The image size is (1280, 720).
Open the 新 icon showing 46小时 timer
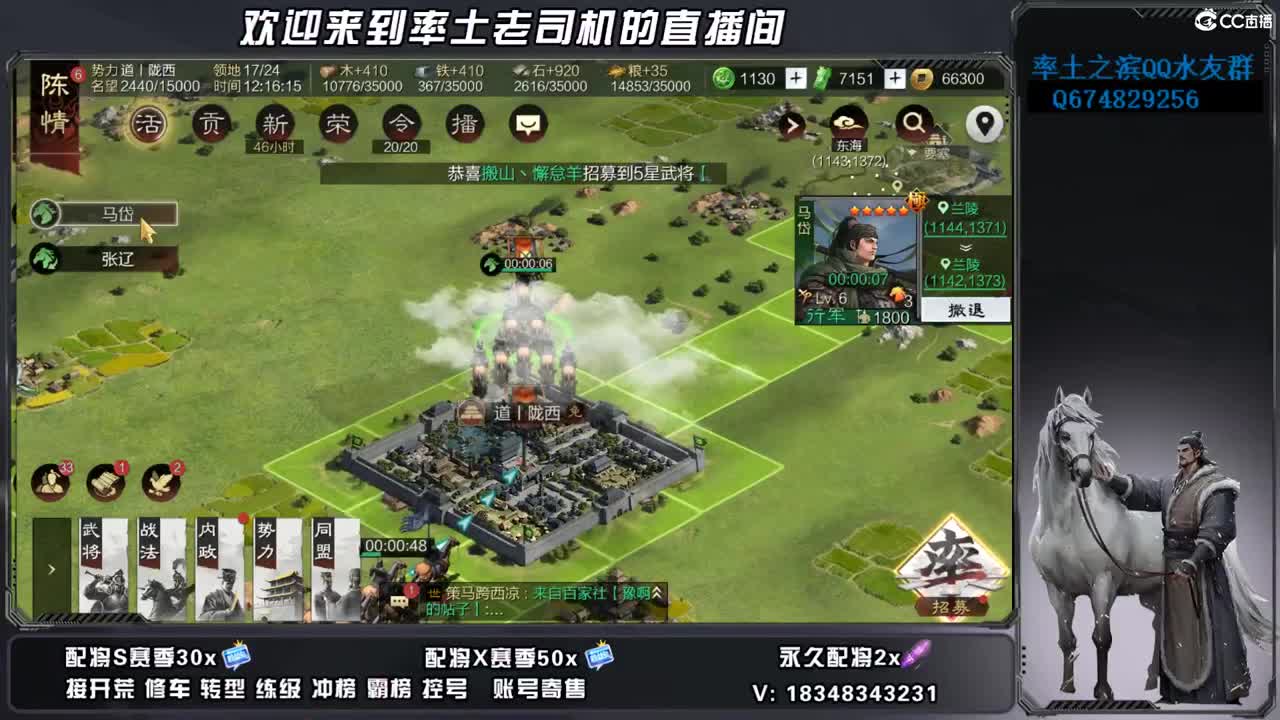click(274, 125)
